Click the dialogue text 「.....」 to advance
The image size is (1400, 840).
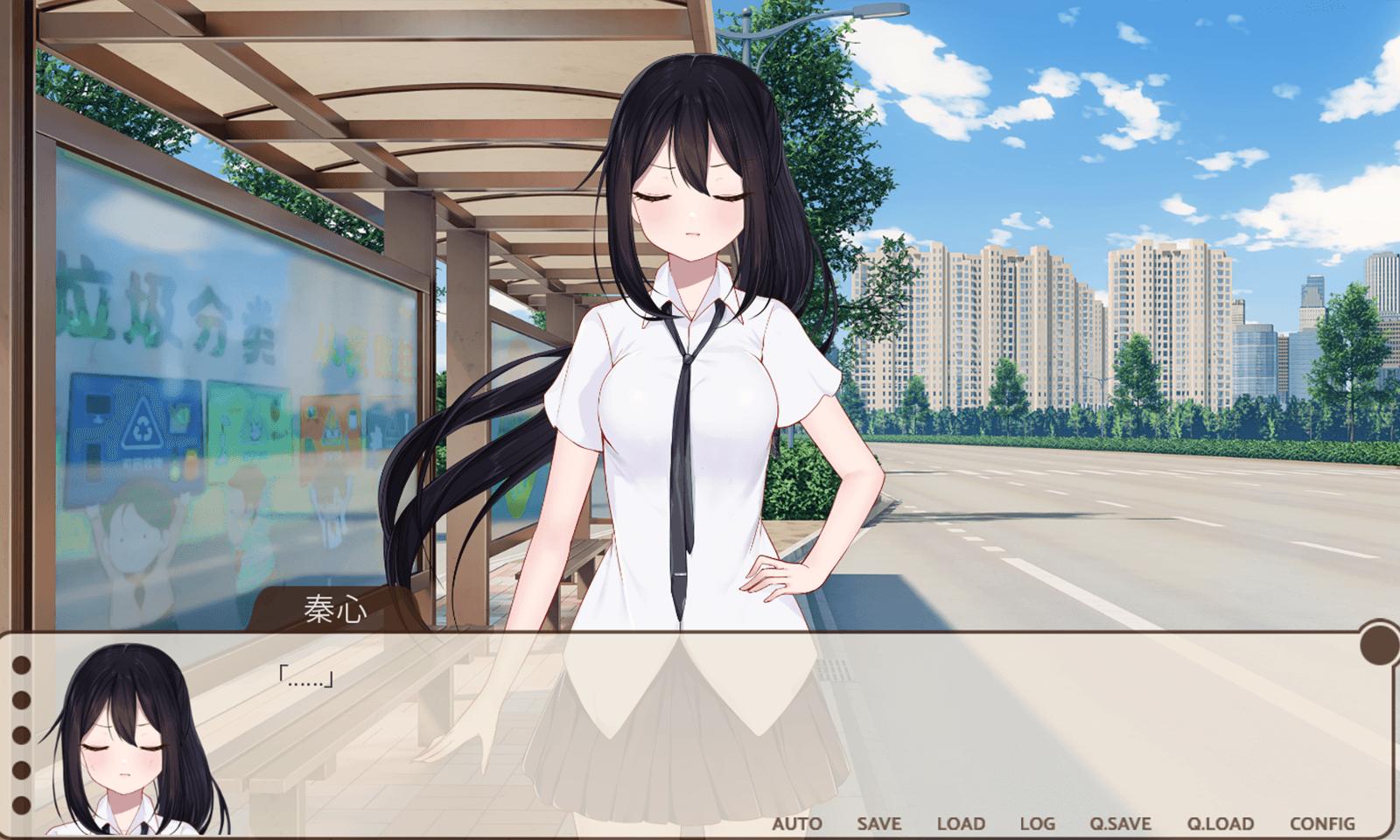point(306,675)
